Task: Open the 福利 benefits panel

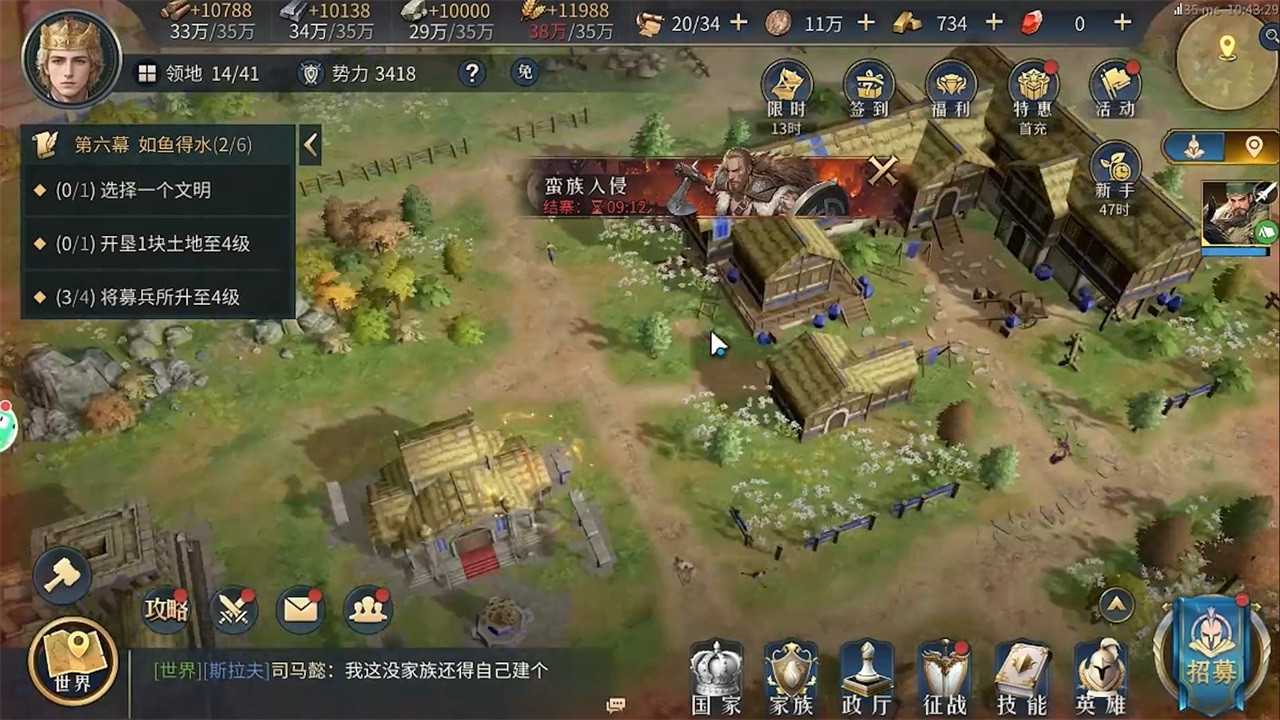Action: (948, 85)
